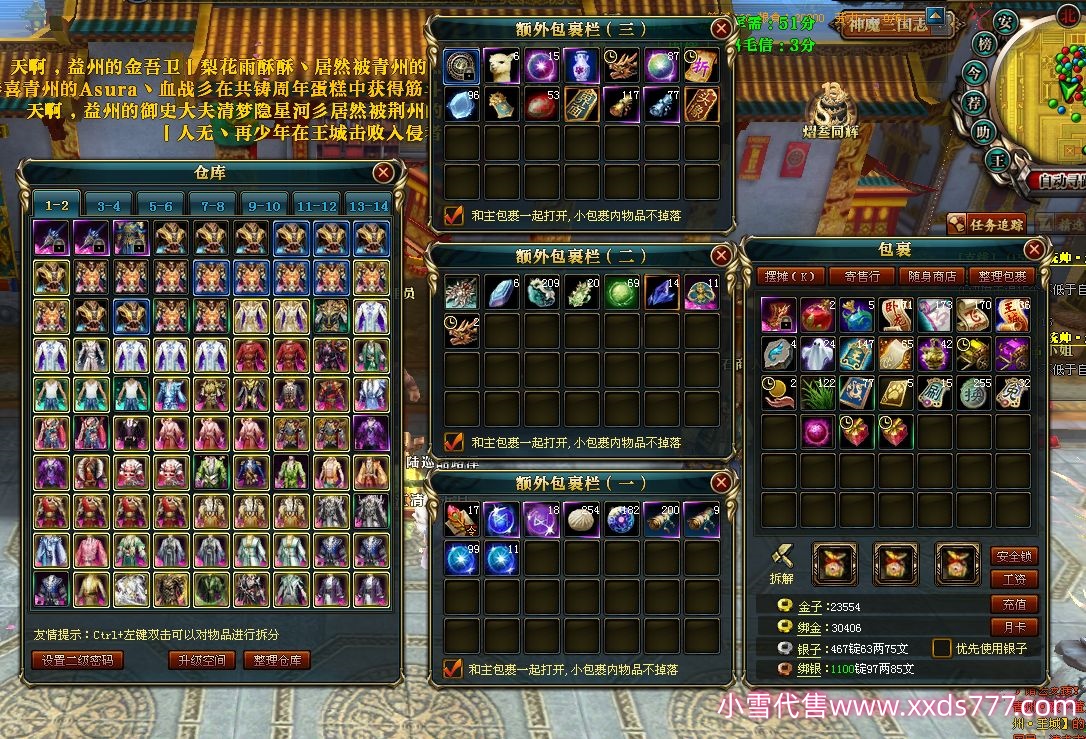
Task: Click the 安全锁 safety lock button
Action: [1013, 556]
